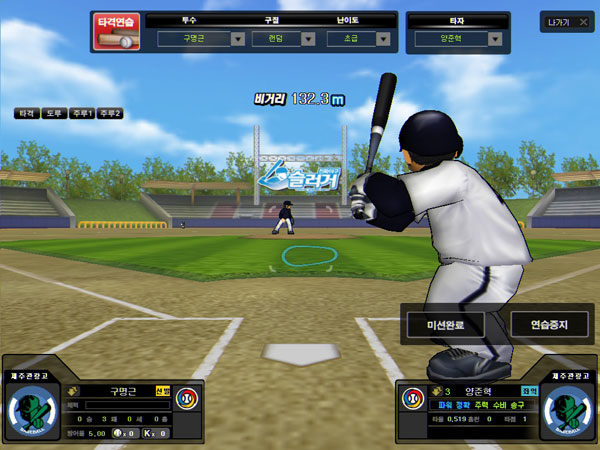
Task: Click the 타격연습 batting practice badge
Action: (x=118, y=31)
